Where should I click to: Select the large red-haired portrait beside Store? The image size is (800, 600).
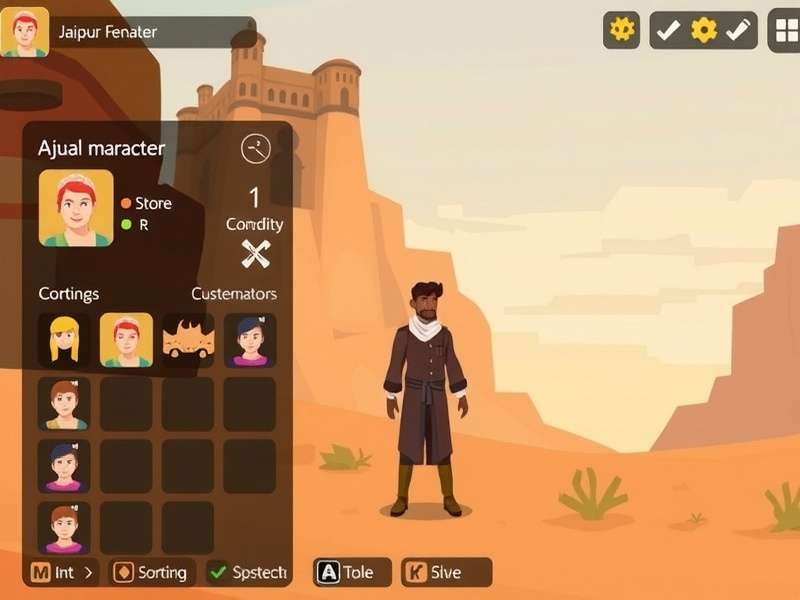(76, 208)
